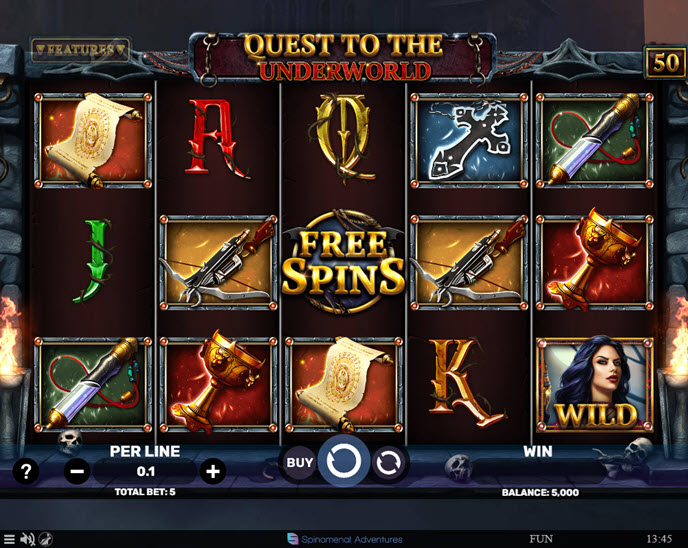Viewport: 688px width, 548px height.
Task: Toggle the sound speaker icon
Action: [x=27, y=539]
